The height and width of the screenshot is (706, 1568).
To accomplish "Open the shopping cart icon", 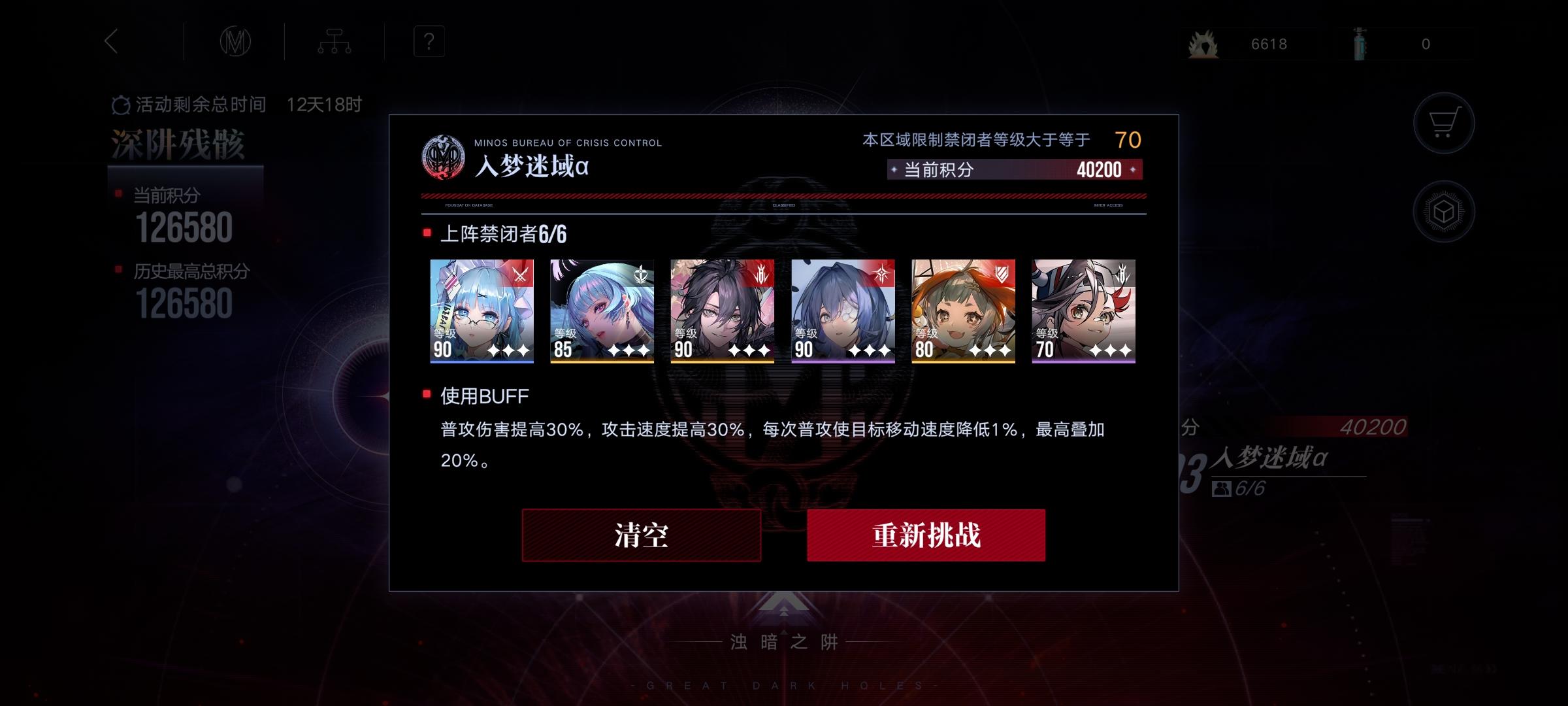I will pos(1444,123).
